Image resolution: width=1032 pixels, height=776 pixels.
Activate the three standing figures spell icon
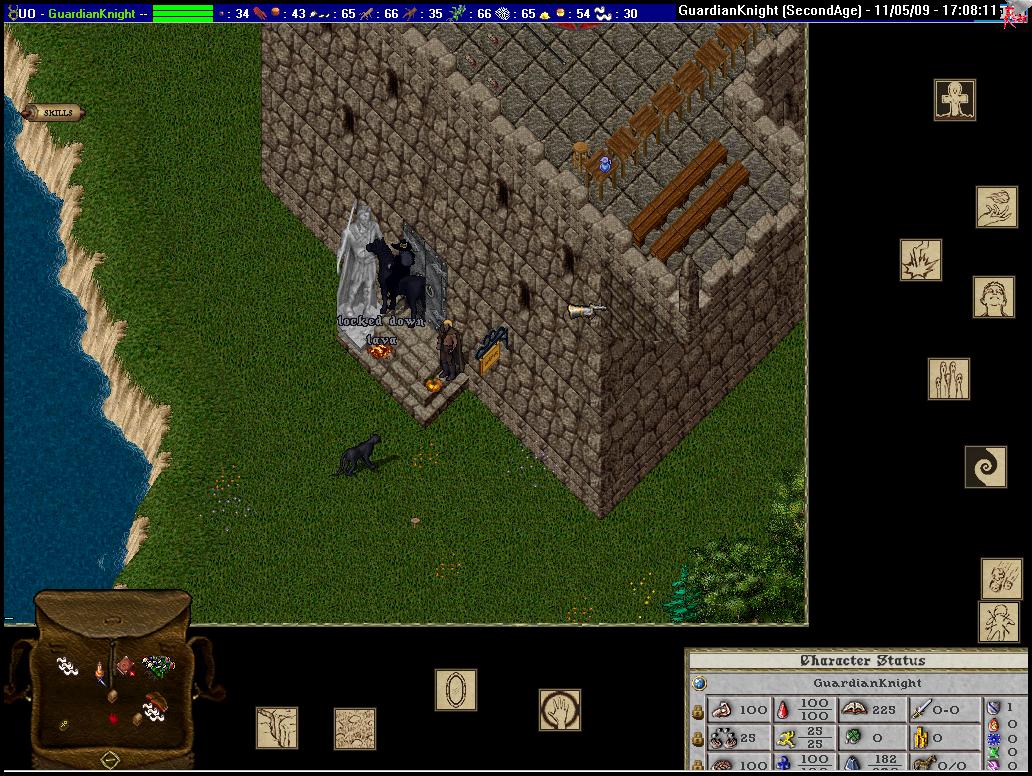[x=948, y=379]
